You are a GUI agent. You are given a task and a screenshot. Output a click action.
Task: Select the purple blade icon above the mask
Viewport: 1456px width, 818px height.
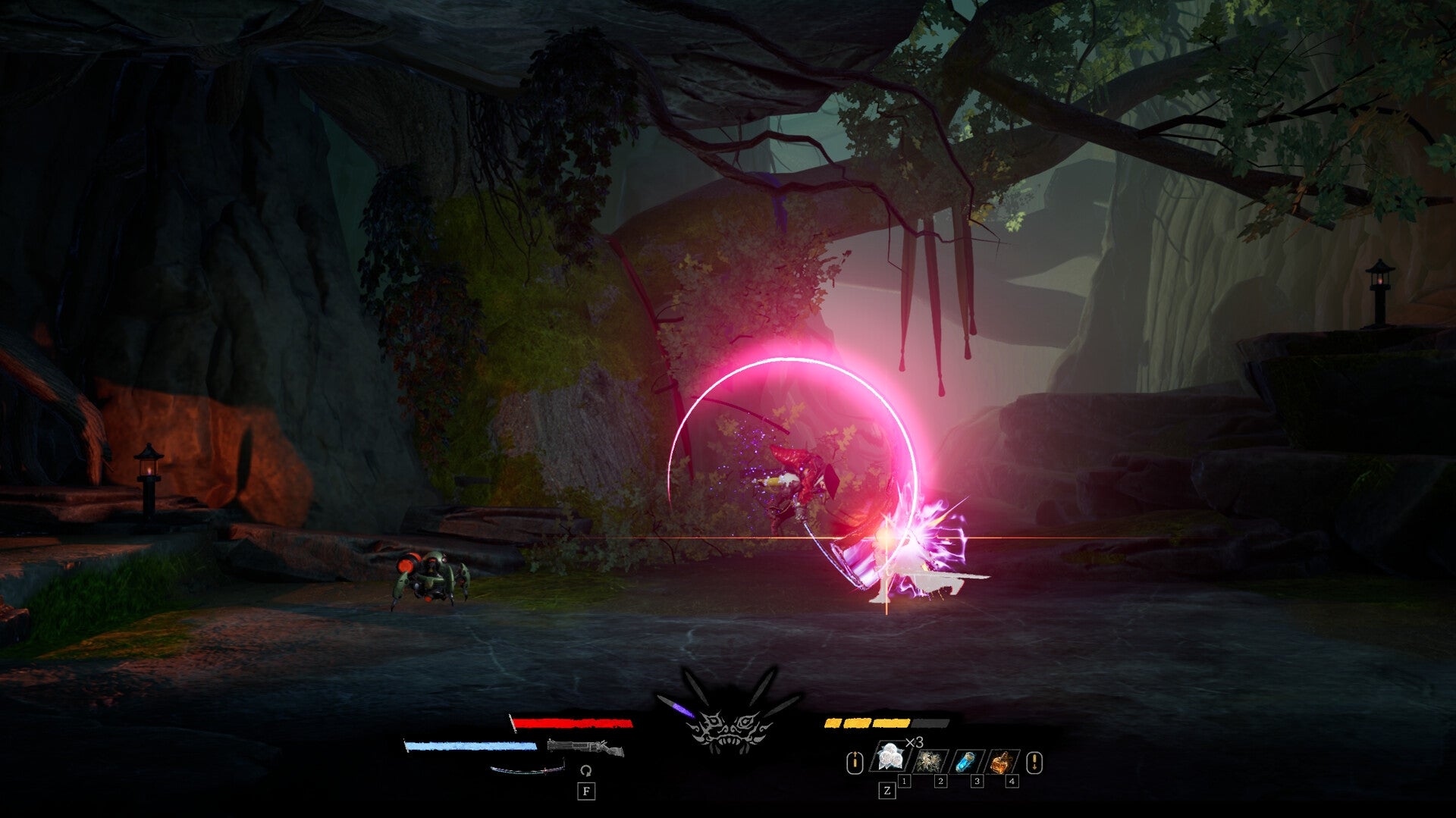(683, 708)
